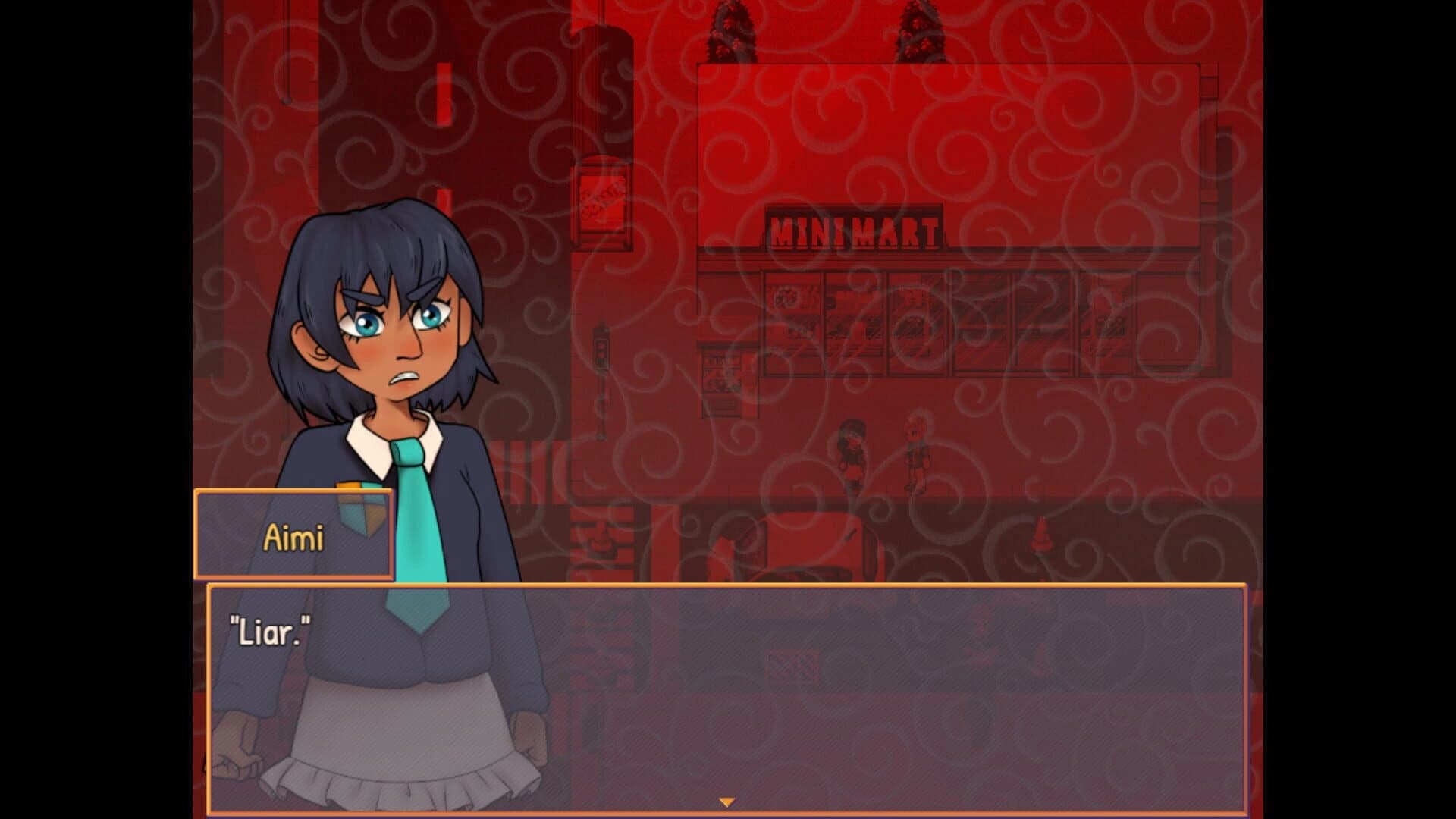Click the name box labeled Aimi

(294, 535)
